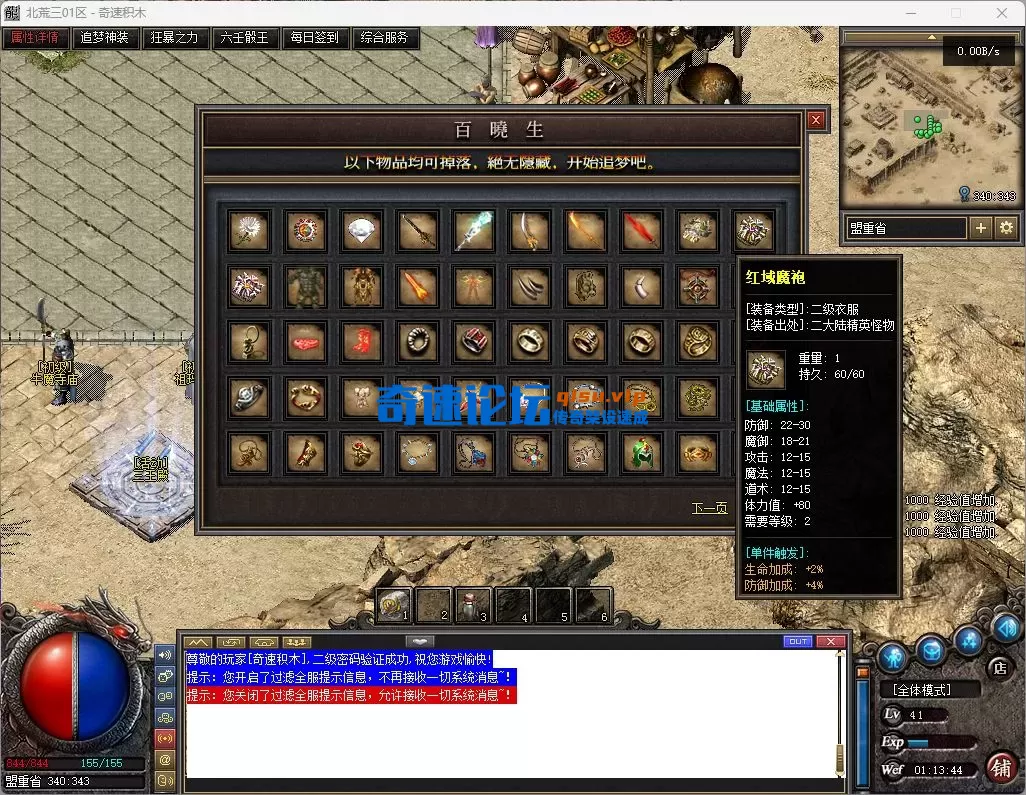Select the 狂暴之力 menu button

(175, 38)
